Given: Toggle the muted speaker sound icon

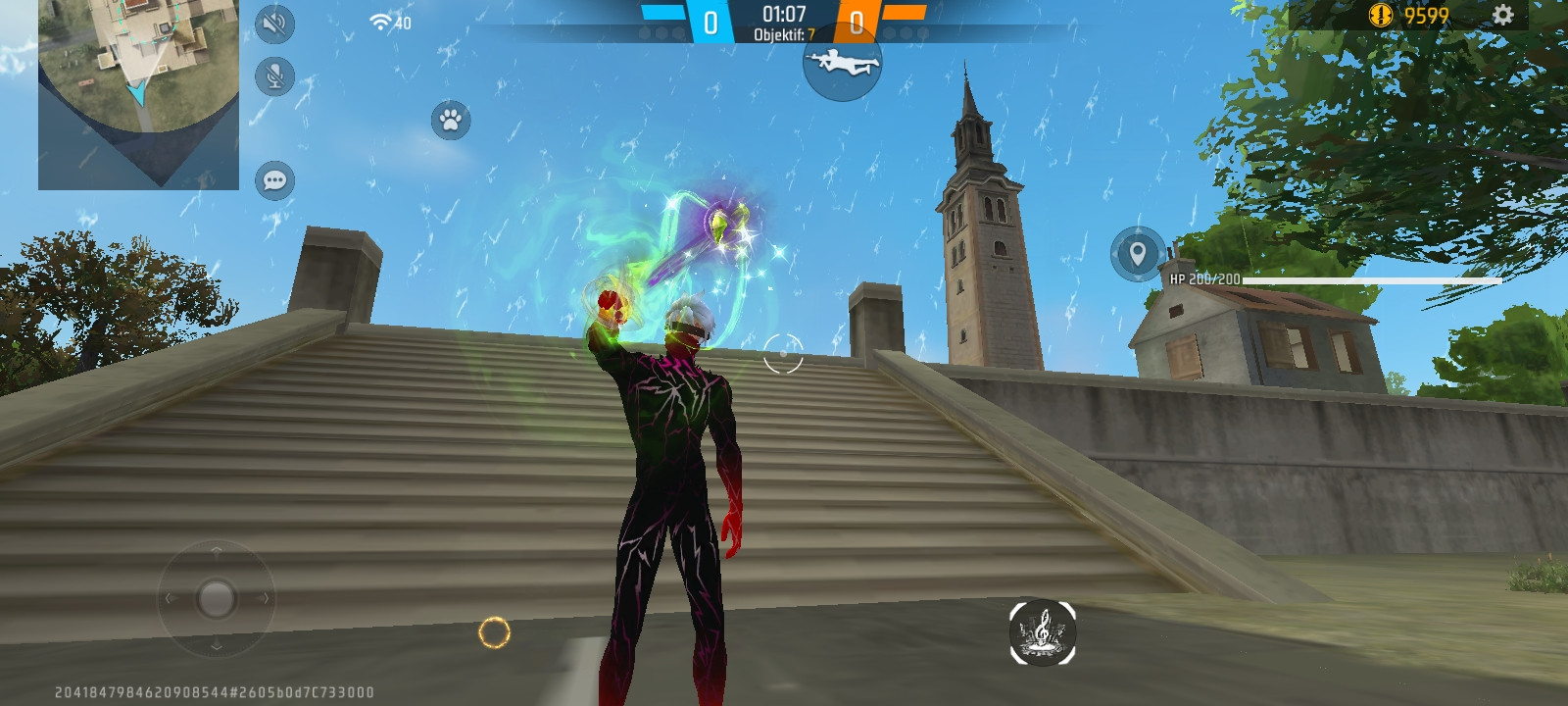Looking at the screenshot, I should tap(275, 24).
